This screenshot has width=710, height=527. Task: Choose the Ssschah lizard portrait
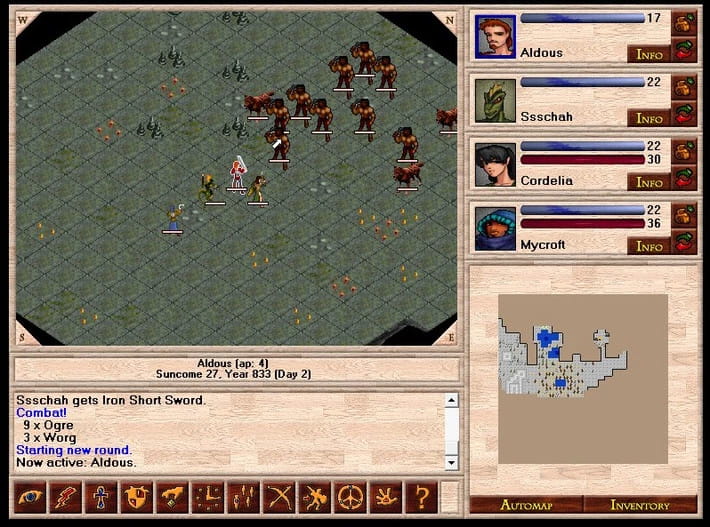494,101
